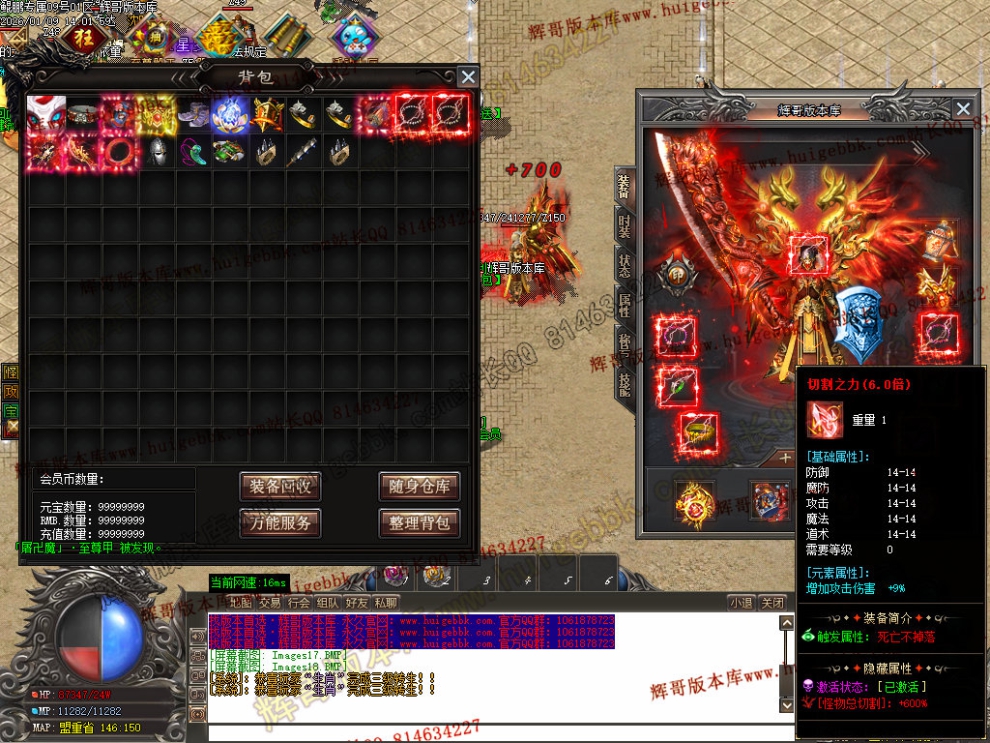Select the white demon mask item
990x743 pixels.
(46, 114)
